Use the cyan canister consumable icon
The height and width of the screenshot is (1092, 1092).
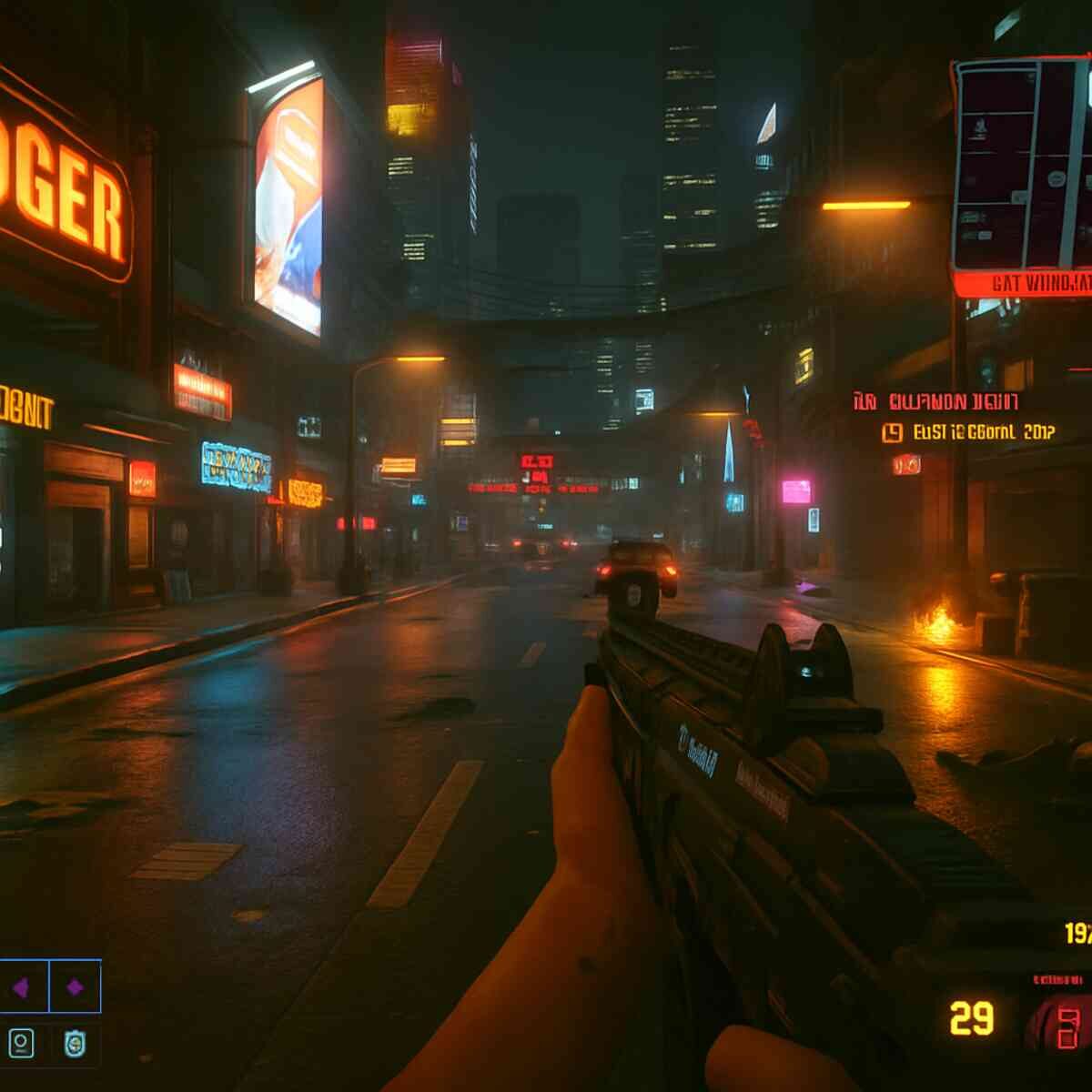point(75,1043)
